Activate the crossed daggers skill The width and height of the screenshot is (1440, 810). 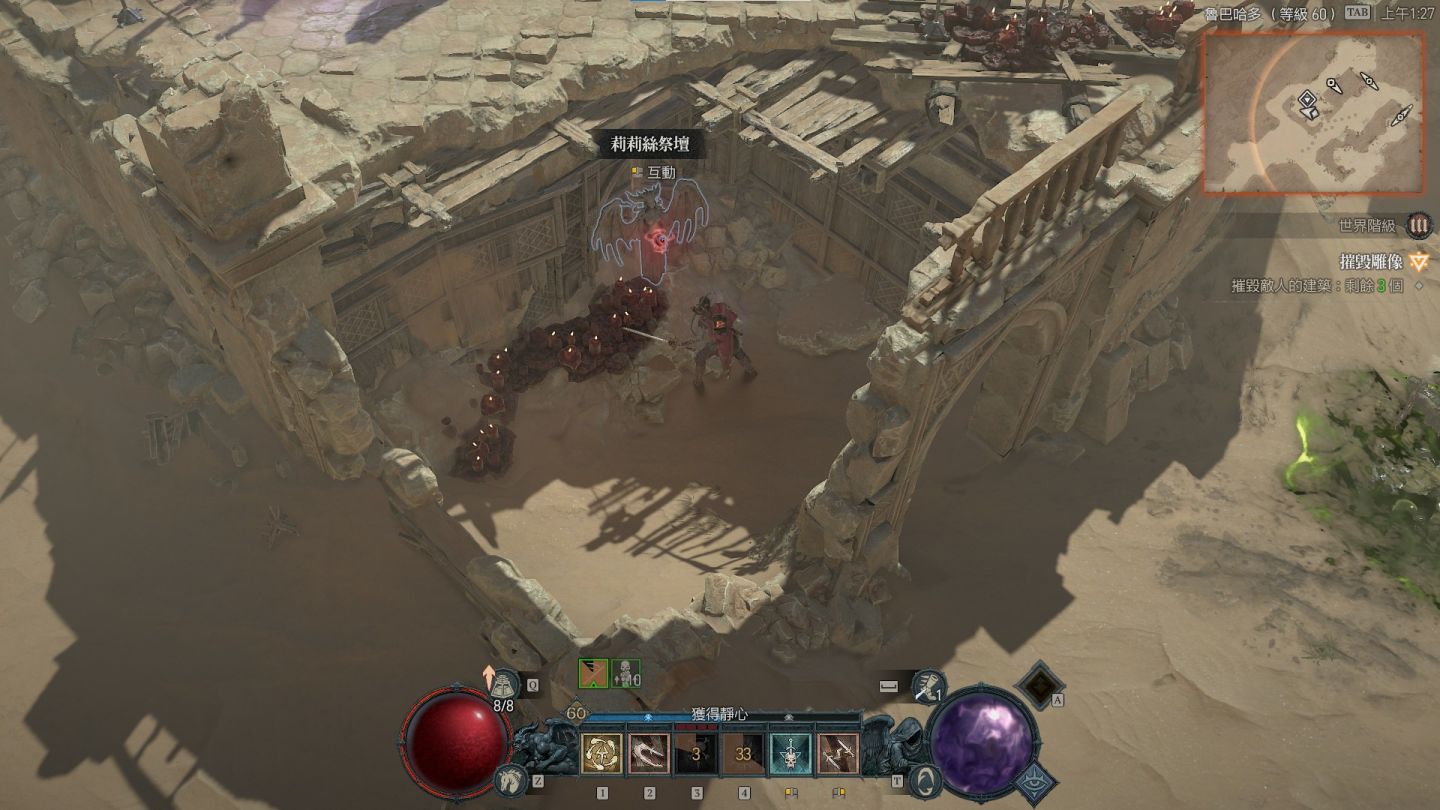pyautogui.click(x=838, y=753)
